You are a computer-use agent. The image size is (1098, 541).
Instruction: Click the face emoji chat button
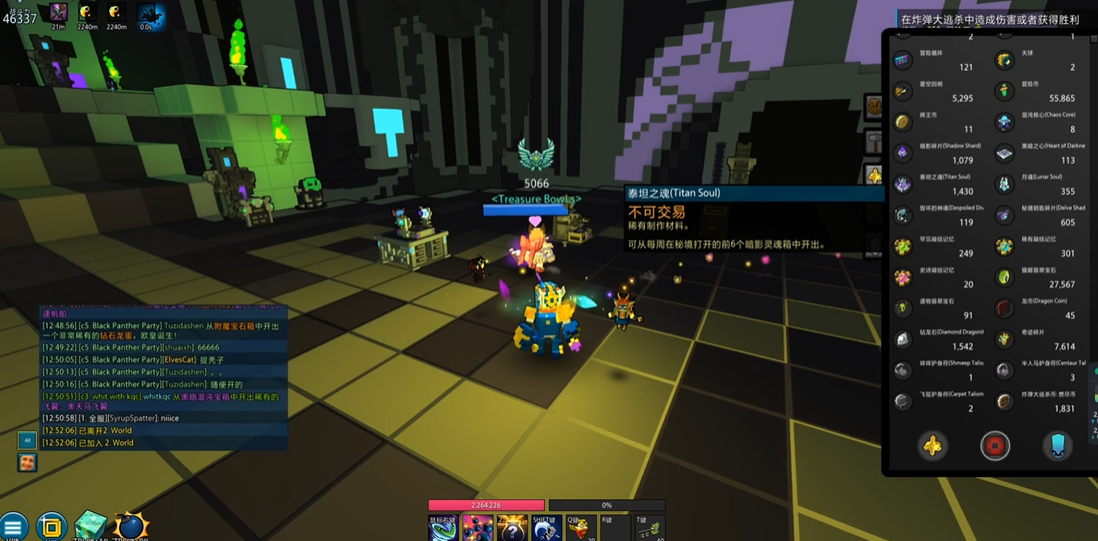tap(27, 462)
